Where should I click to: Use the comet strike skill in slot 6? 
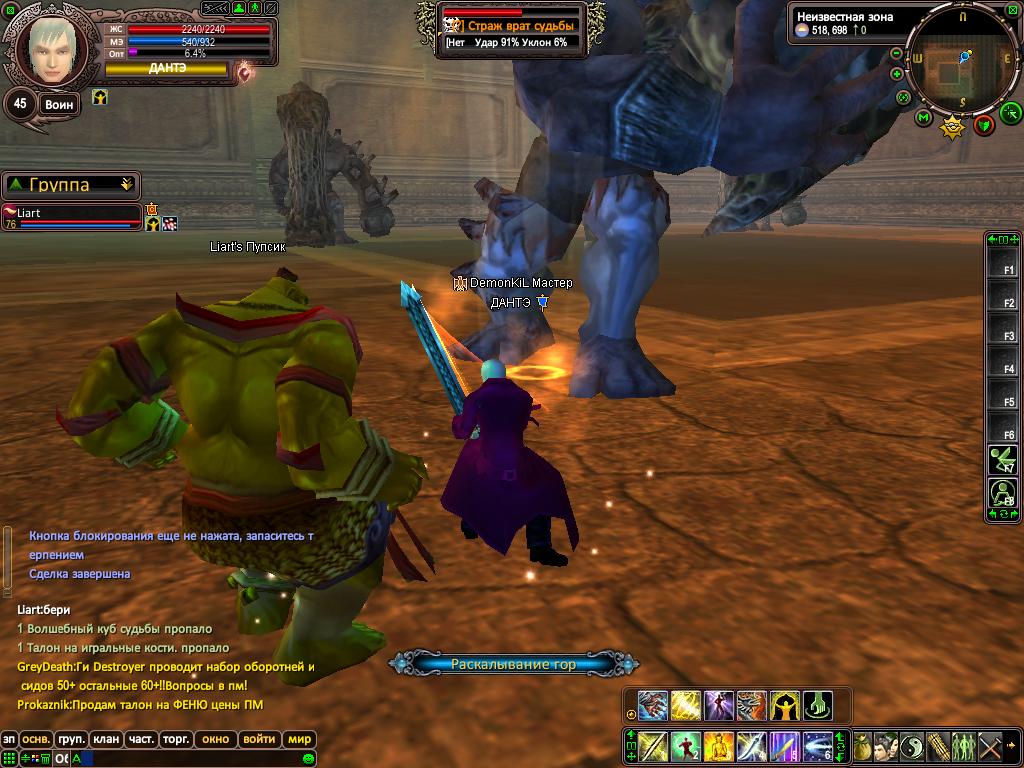[x=817, y=746]
